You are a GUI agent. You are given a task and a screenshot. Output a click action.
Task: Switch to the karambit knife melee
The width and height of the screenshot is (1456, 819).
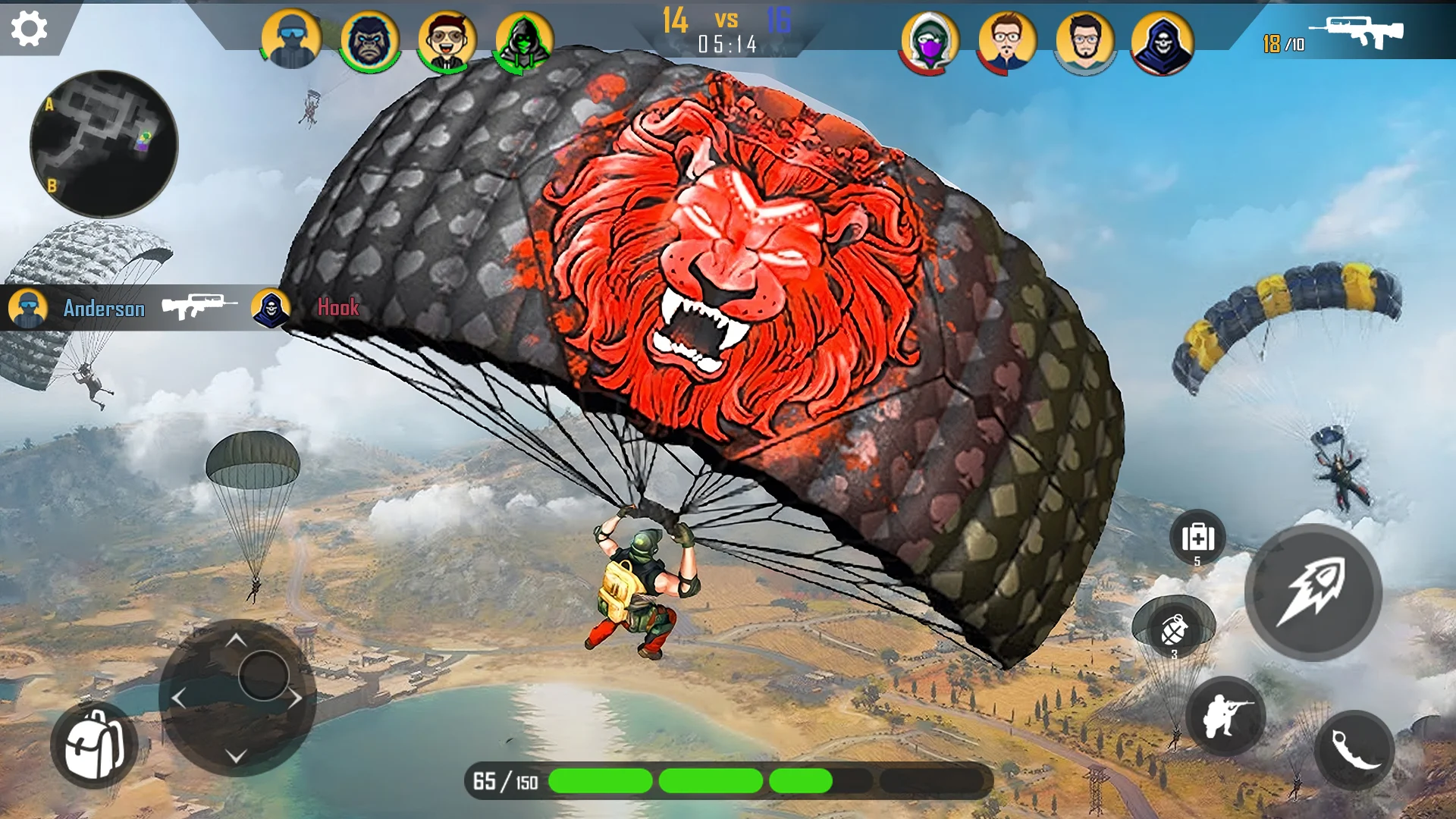[x=1354, y=749]
